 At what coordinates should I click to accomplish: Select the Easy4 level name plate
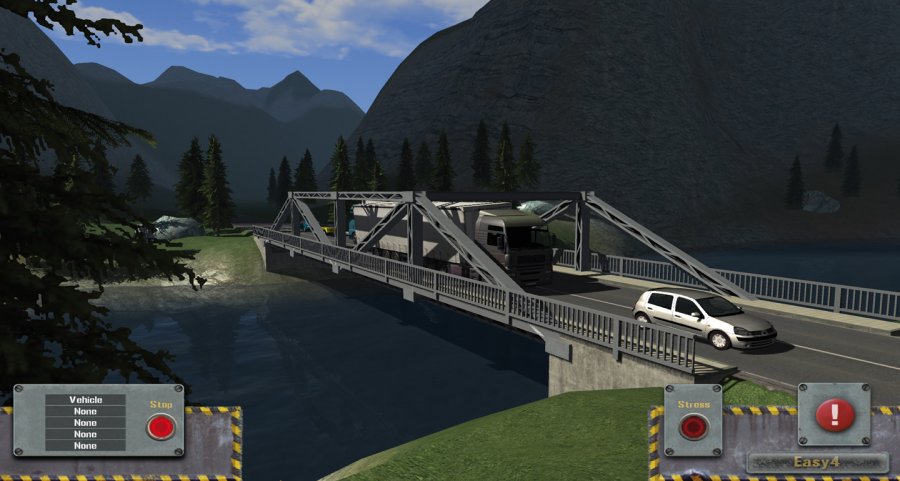pos(817,462)
